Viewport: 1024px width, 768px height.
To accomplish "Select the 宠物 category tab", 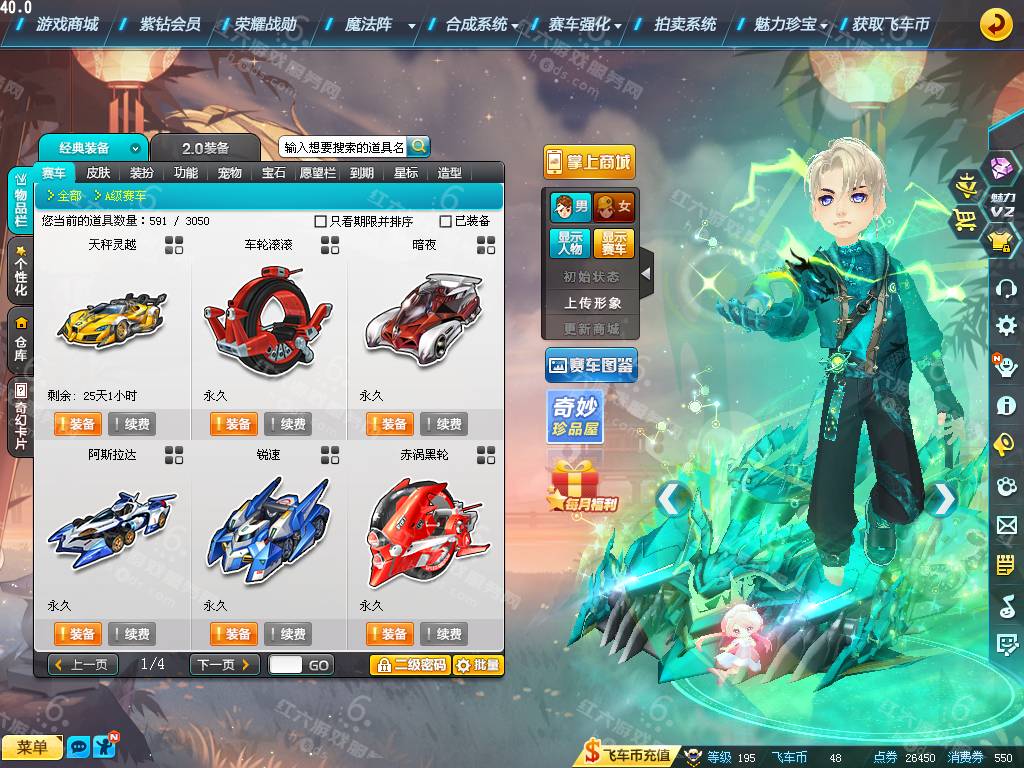I will [x=230, y=173].
